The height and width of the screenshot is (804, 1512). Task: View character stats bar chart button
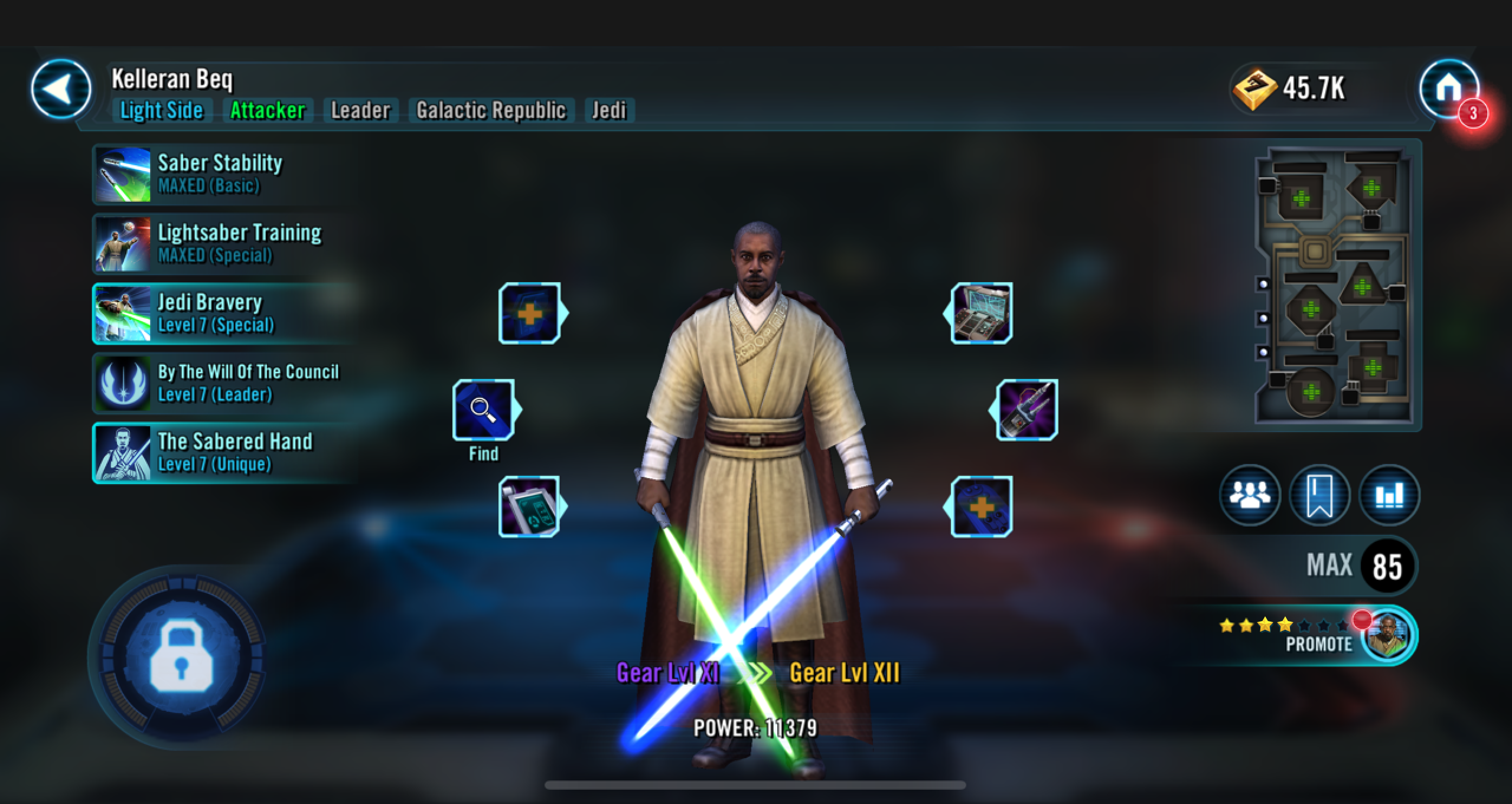(x=1389, y=495)
